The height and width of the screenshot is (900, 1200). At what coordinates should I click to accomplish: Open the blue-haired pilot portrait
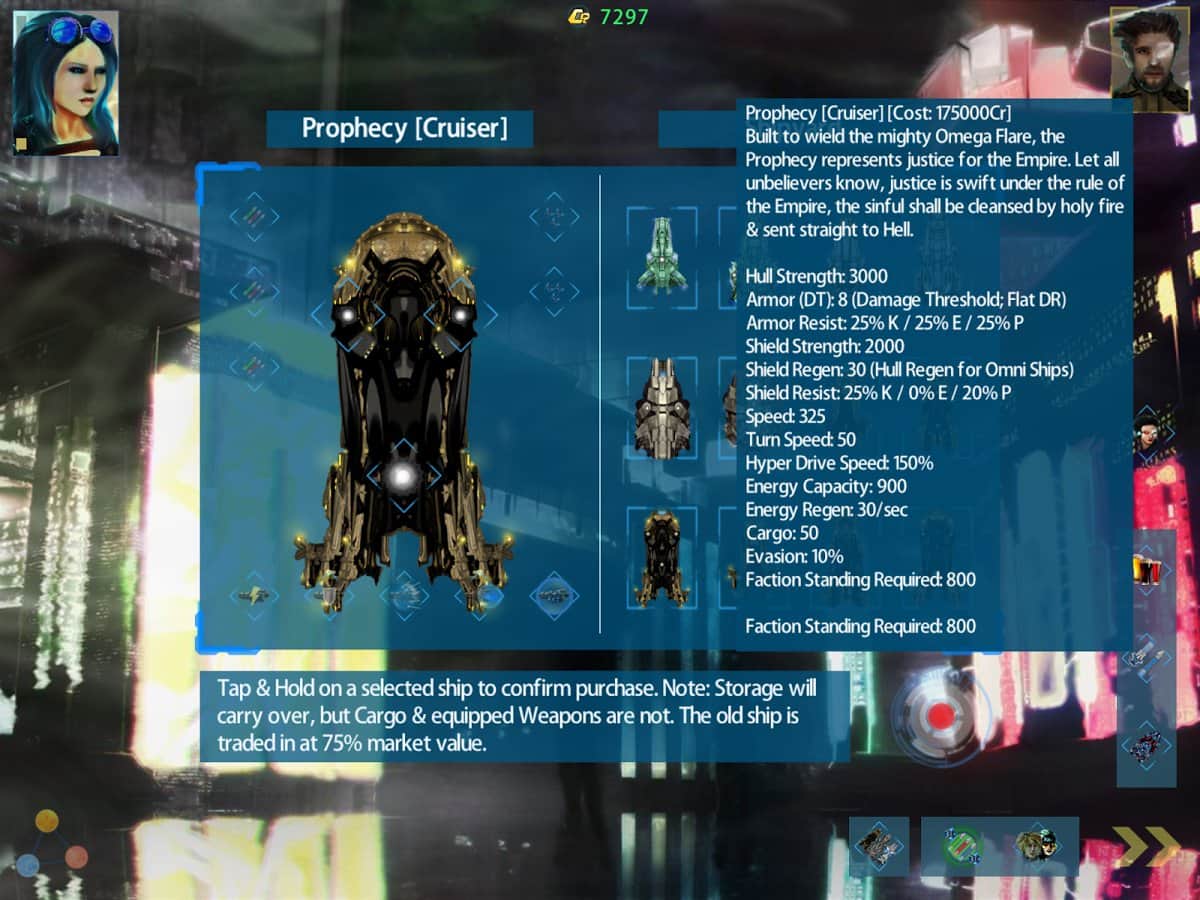pyautogui.click(x=66, y=83)
